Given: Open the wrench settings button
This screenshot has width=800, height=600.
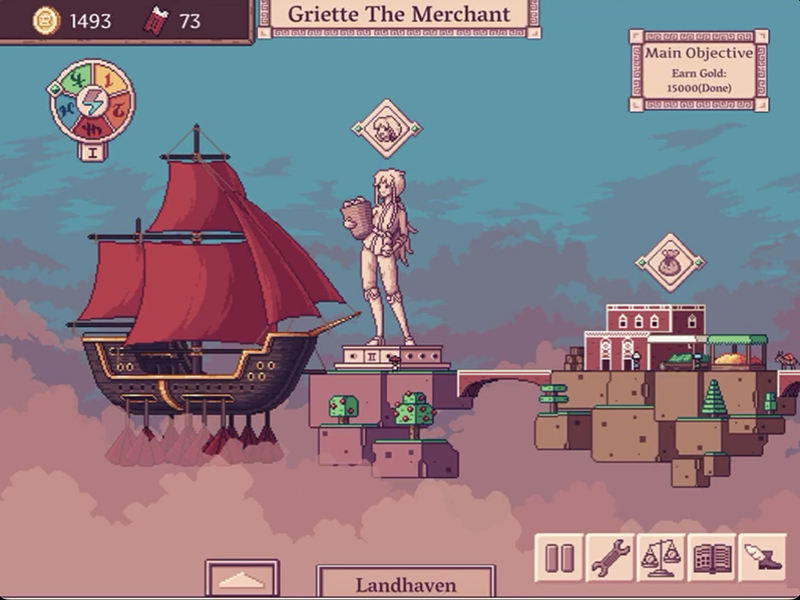Looking at the screenshot, I should 610,558.
